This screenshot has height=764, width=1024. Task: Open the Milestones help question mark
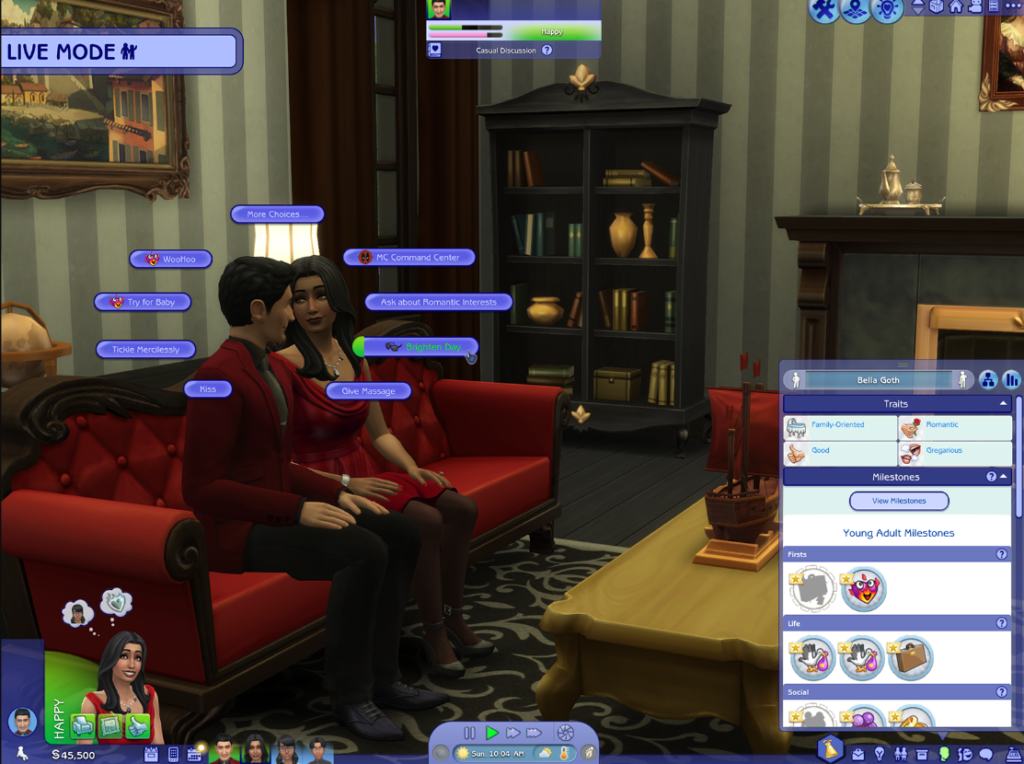tap(991, 477)
